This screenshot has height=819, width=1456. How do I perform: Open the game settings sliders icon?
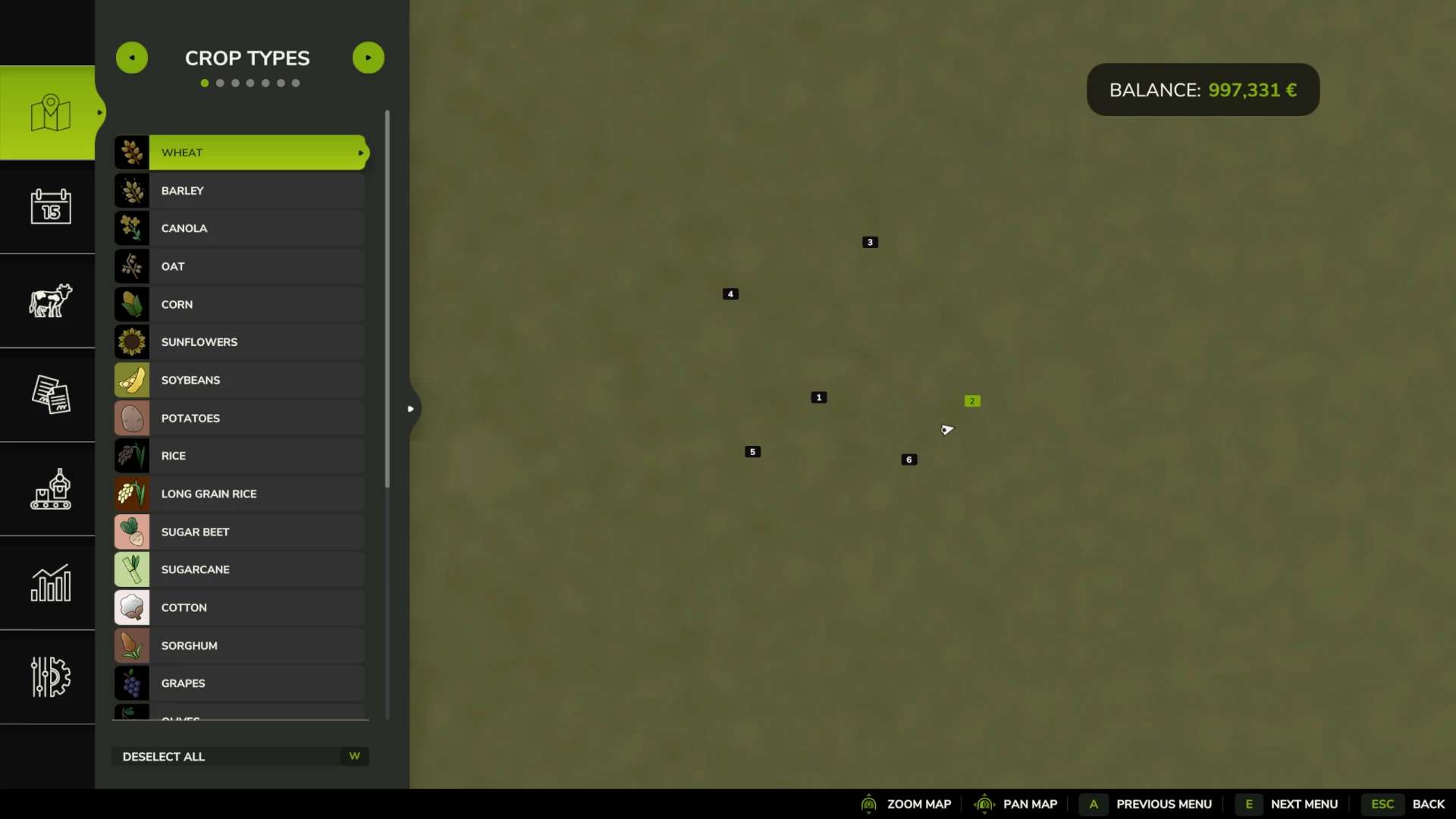click(x=49, y=676)
